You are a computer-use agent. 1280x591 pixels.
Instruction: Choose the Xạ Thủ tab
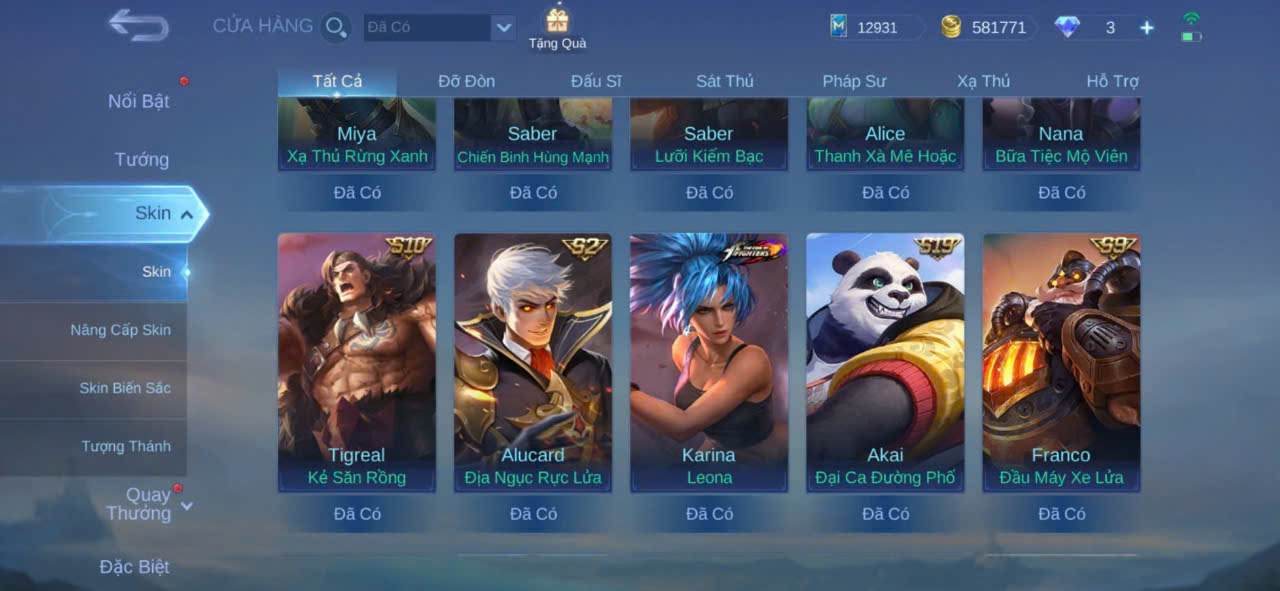point(983,81)
